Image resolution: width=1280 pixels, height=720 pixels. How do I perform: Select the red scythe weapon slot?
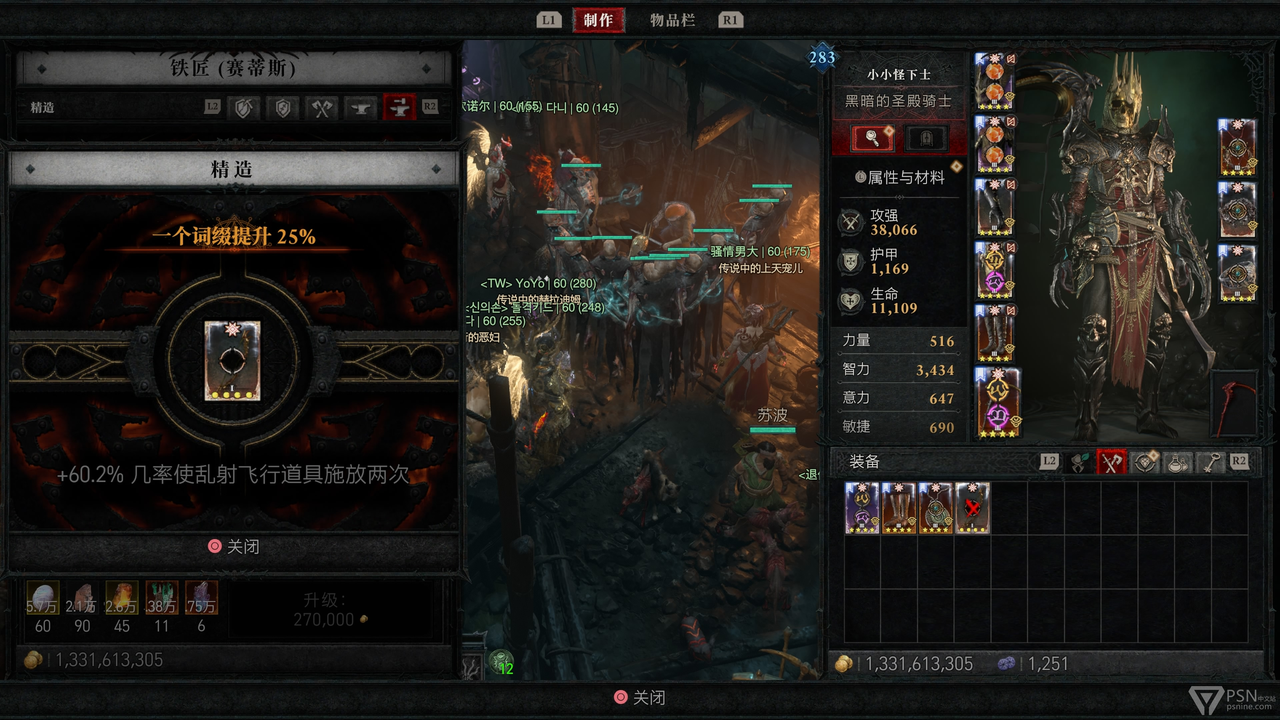coord(1233,405)
